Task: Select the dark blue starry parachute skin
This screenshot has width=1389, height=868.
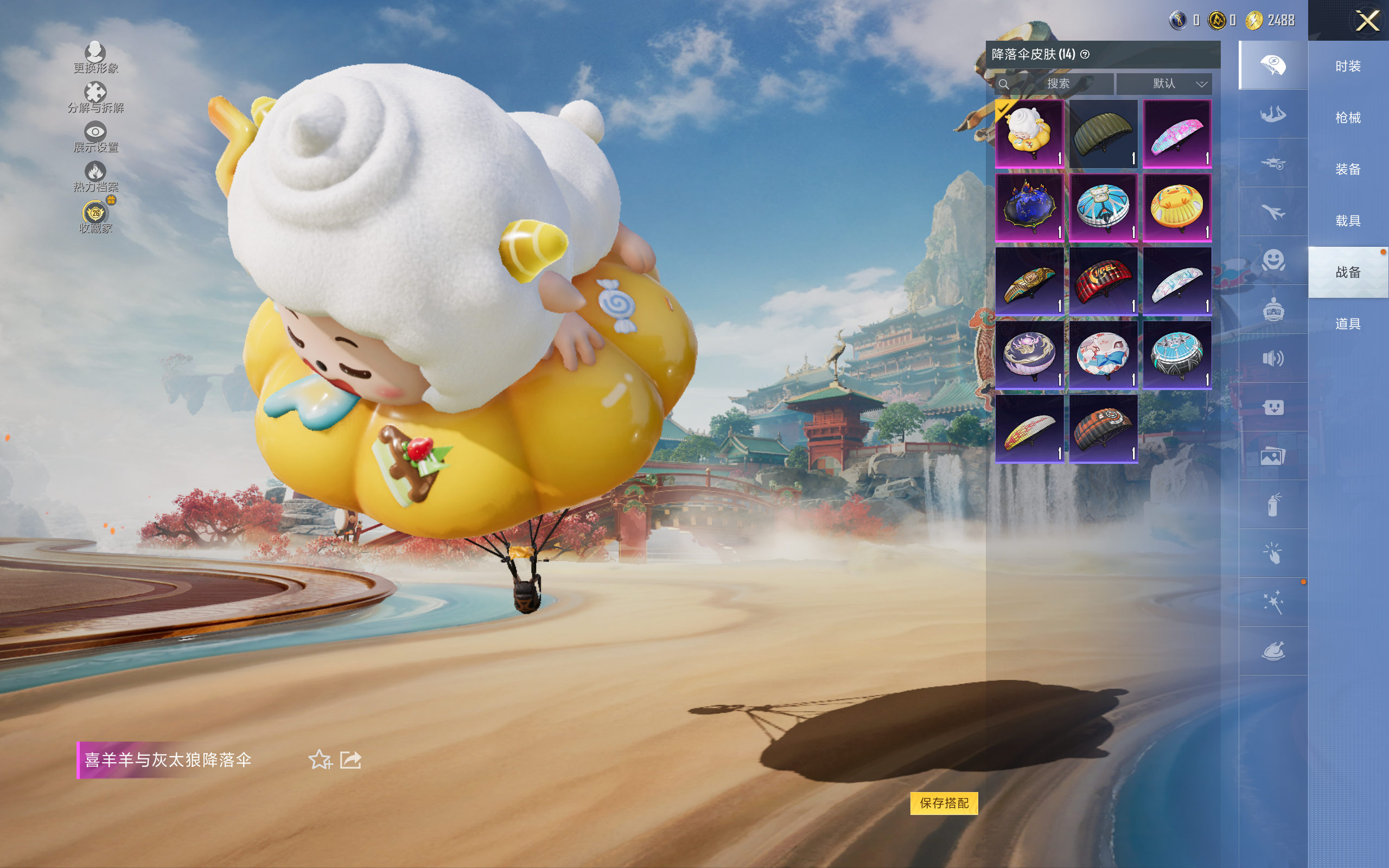Action: coord(1029,207)
